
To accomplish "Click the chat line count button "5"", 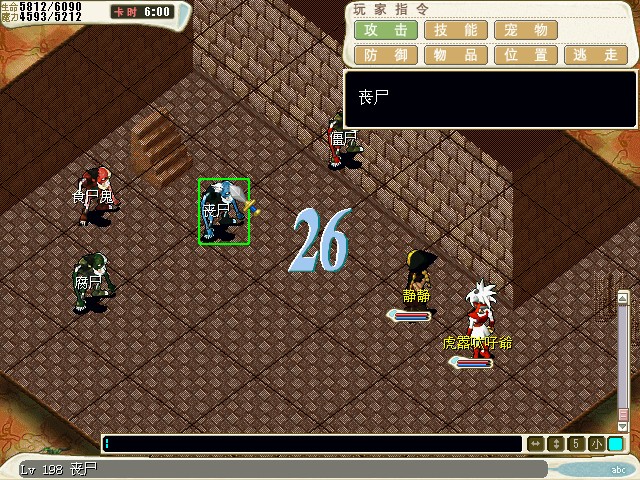I will 577,443.
